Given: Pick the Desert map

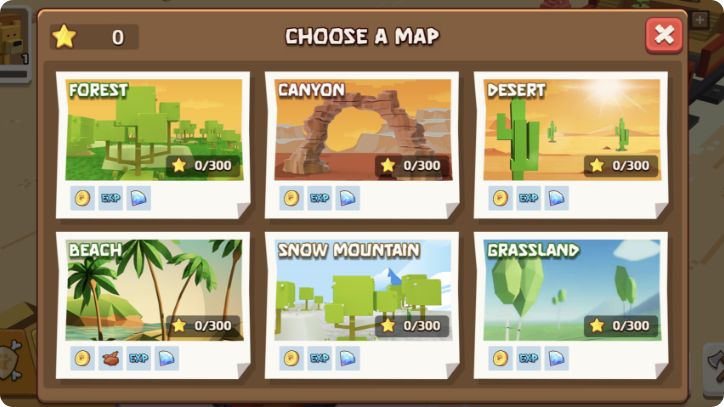Looking at the screenshot, I should click(572, 130).
